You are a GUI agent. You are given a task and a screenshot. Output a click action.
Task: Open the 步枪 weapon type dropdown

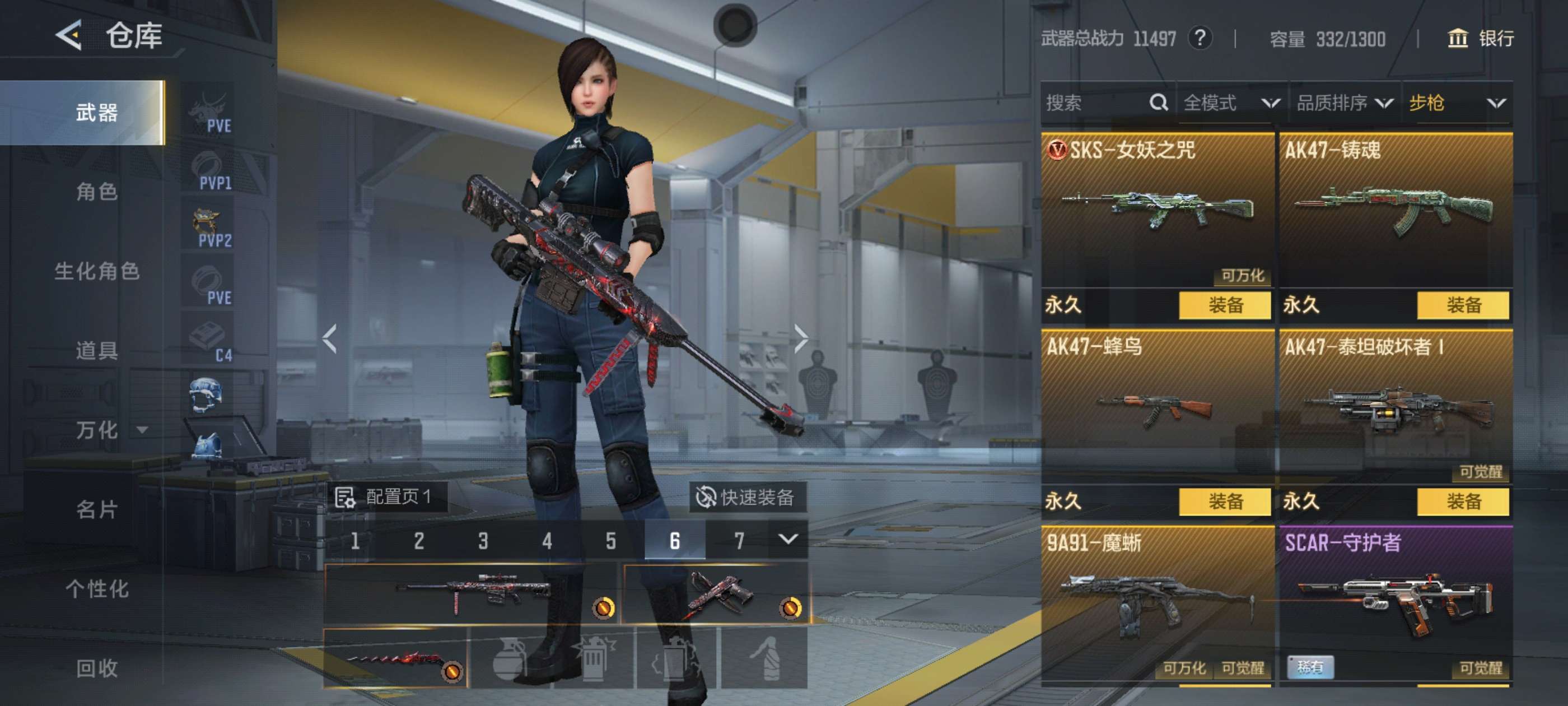[x=1456, y=103]
